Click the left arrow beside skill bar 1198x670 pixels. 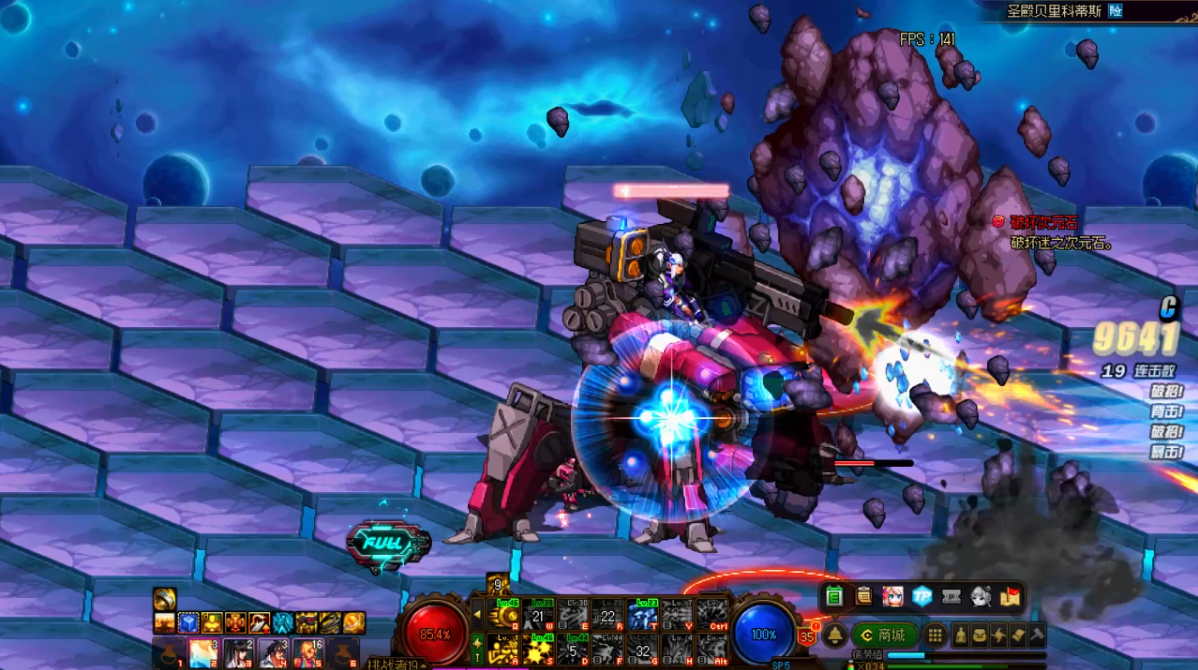(x=478, y=614)
